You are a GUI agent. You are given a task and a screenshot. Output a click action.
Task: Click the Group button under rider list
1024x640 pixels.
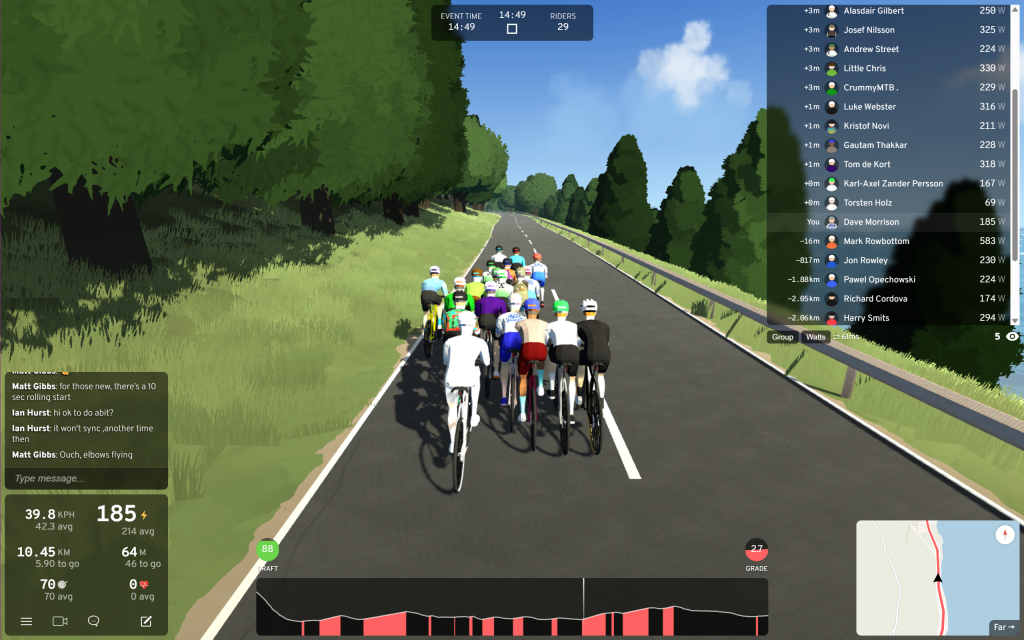tap(782, 337)
